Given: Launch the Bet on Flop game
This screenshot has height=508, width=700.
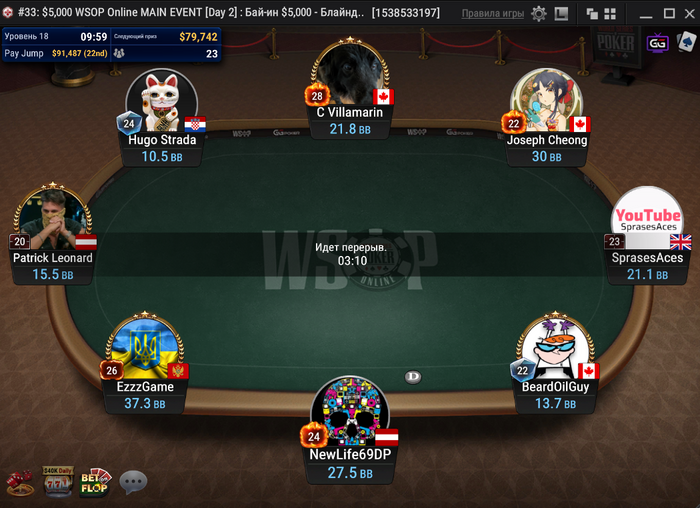Looking at the screenshot, I should pyautogui.click(x=95, y=482).
